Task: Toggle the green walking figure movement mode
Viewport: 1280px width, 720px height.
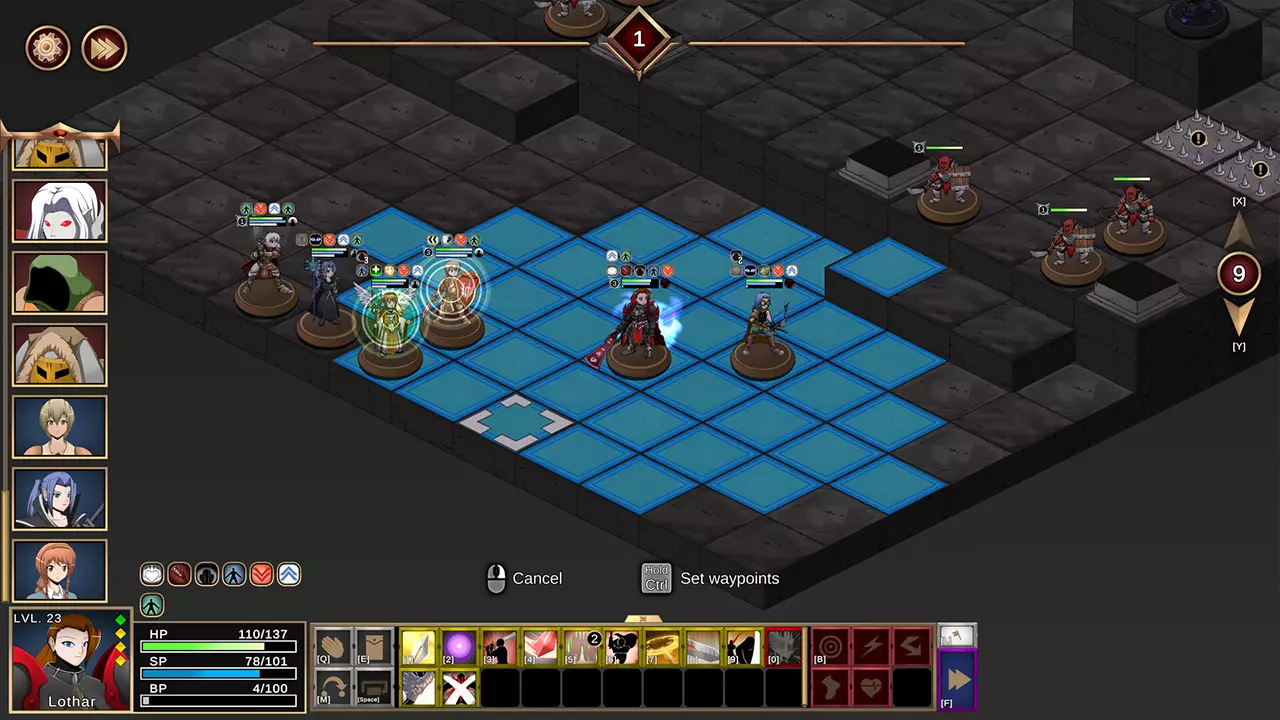Action: tap(152, 605)
